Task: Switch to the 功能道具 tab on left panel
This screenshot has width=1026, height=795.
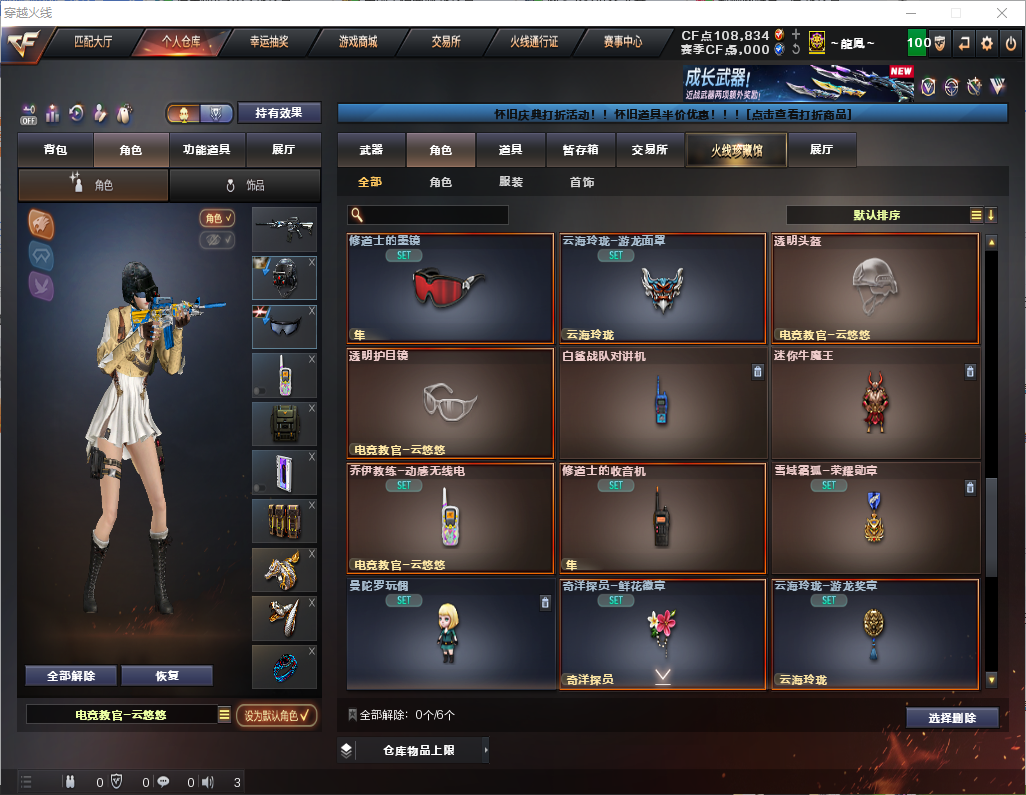Action: 207,150
